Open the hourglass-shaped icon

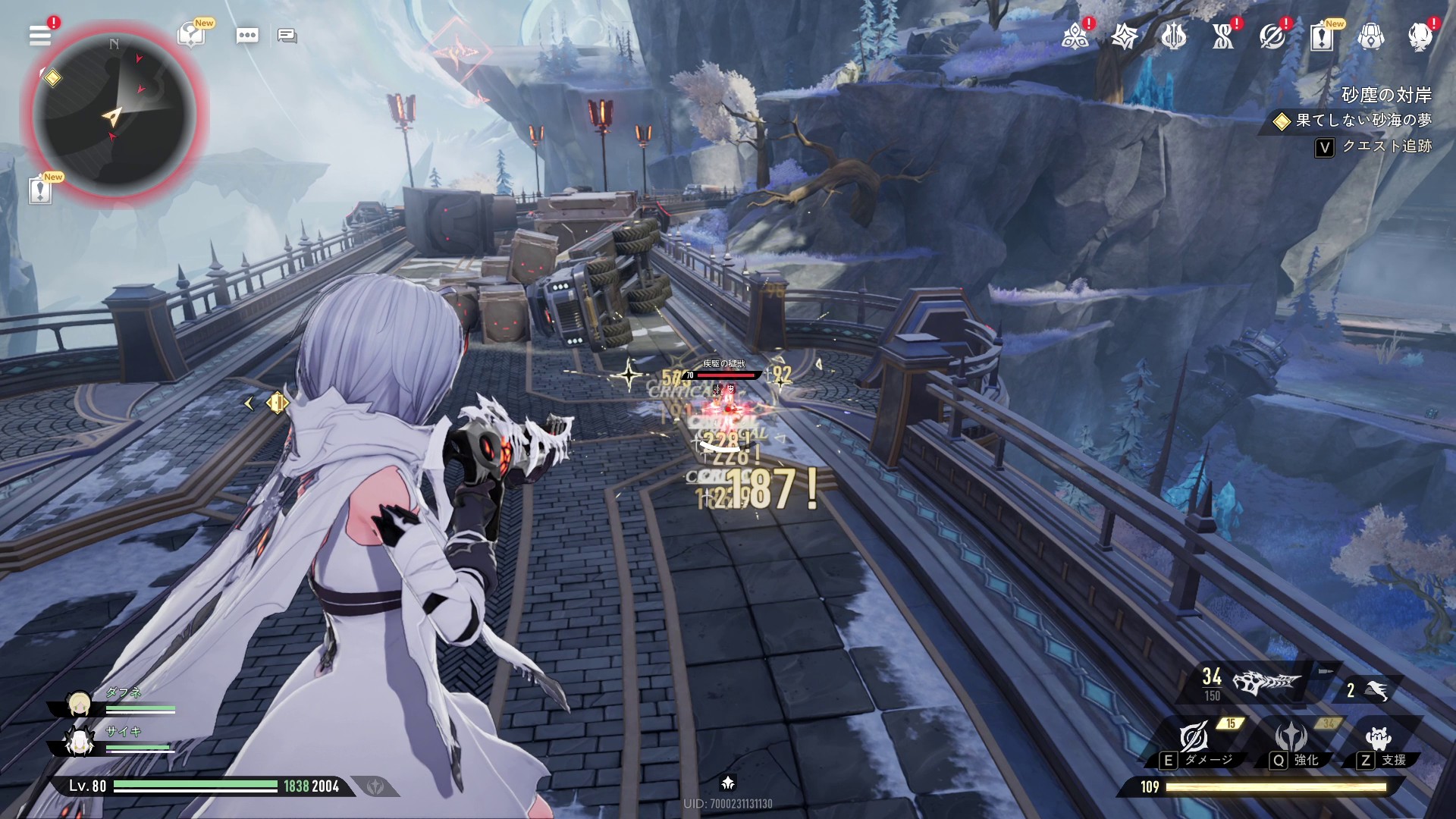tap(1222, 36)
